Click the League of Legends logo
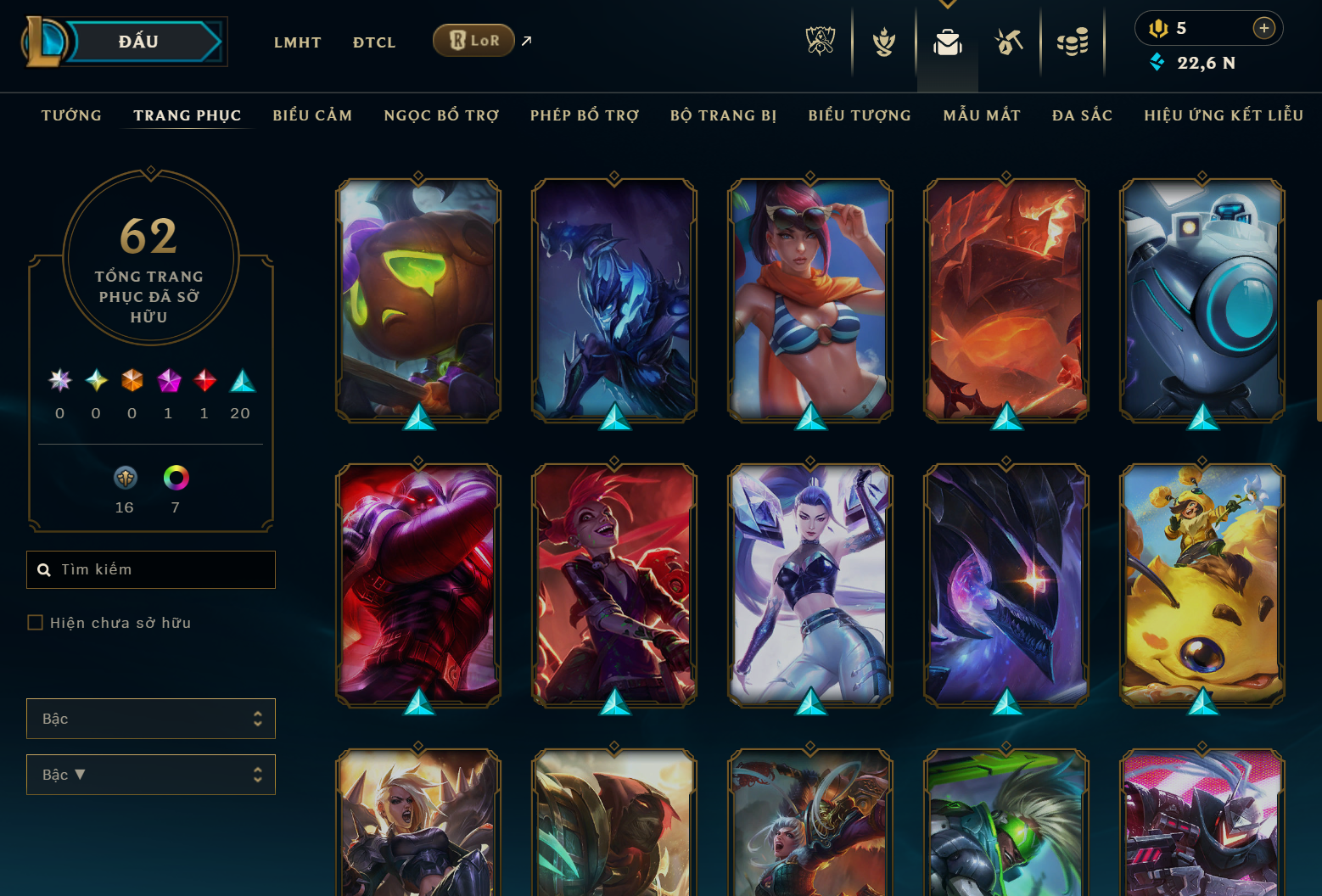Screen dimensions: 1322x896 (x=48, y=41)
